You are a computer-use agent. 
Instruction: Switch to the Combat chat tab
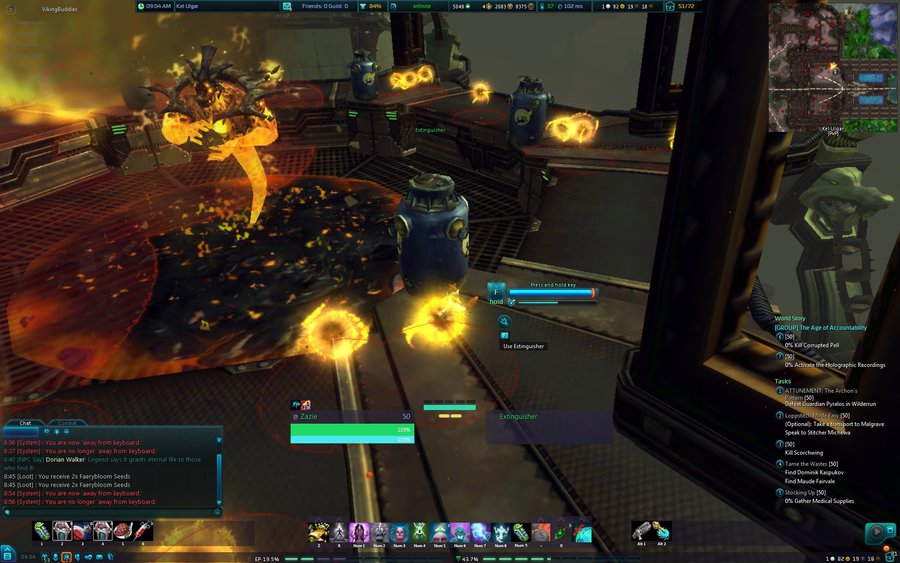(66, 423)
